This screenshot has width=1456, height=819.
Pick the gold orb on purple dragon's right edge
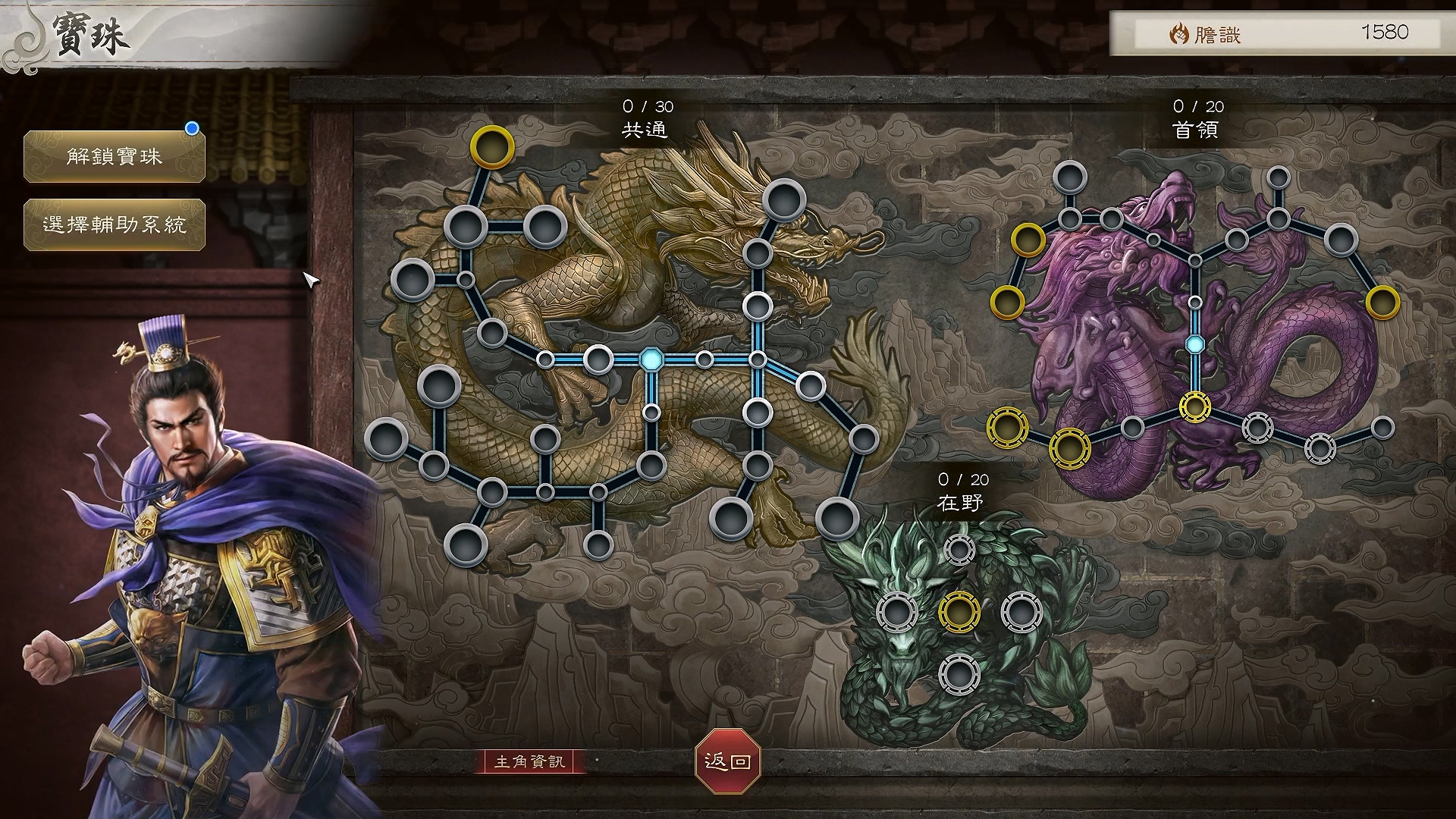[1382, 303]
